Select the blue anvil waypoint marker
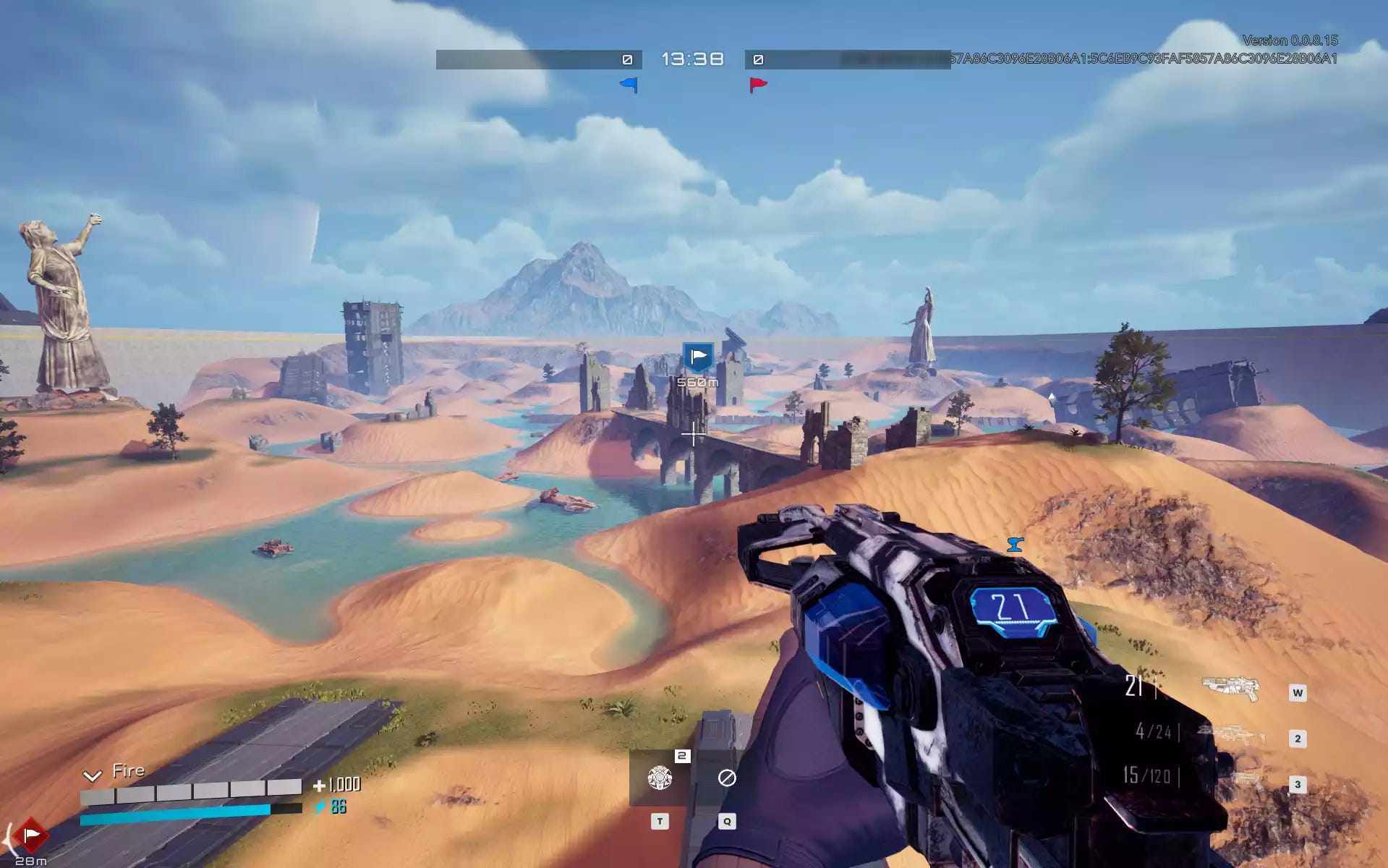 1015,544
